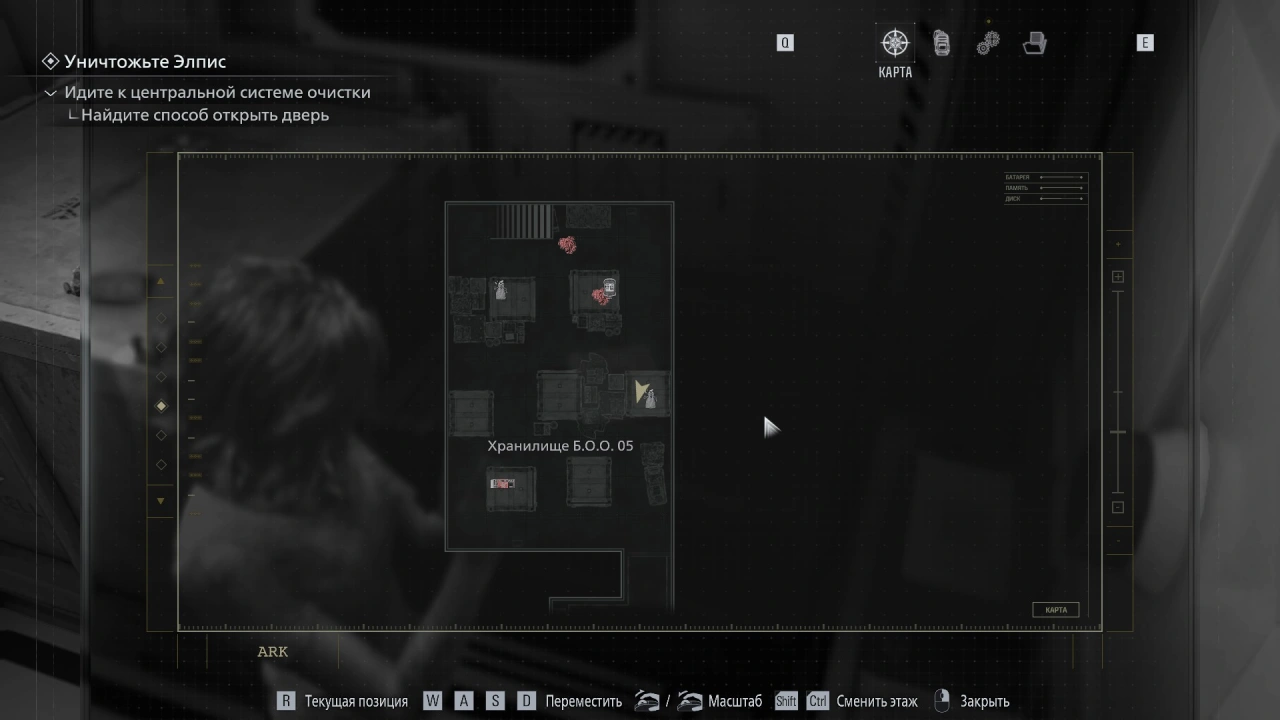Click the floor-down arrow on the floor selector
The height and width of the screenshot is (720, 1280).
(161, 500)
